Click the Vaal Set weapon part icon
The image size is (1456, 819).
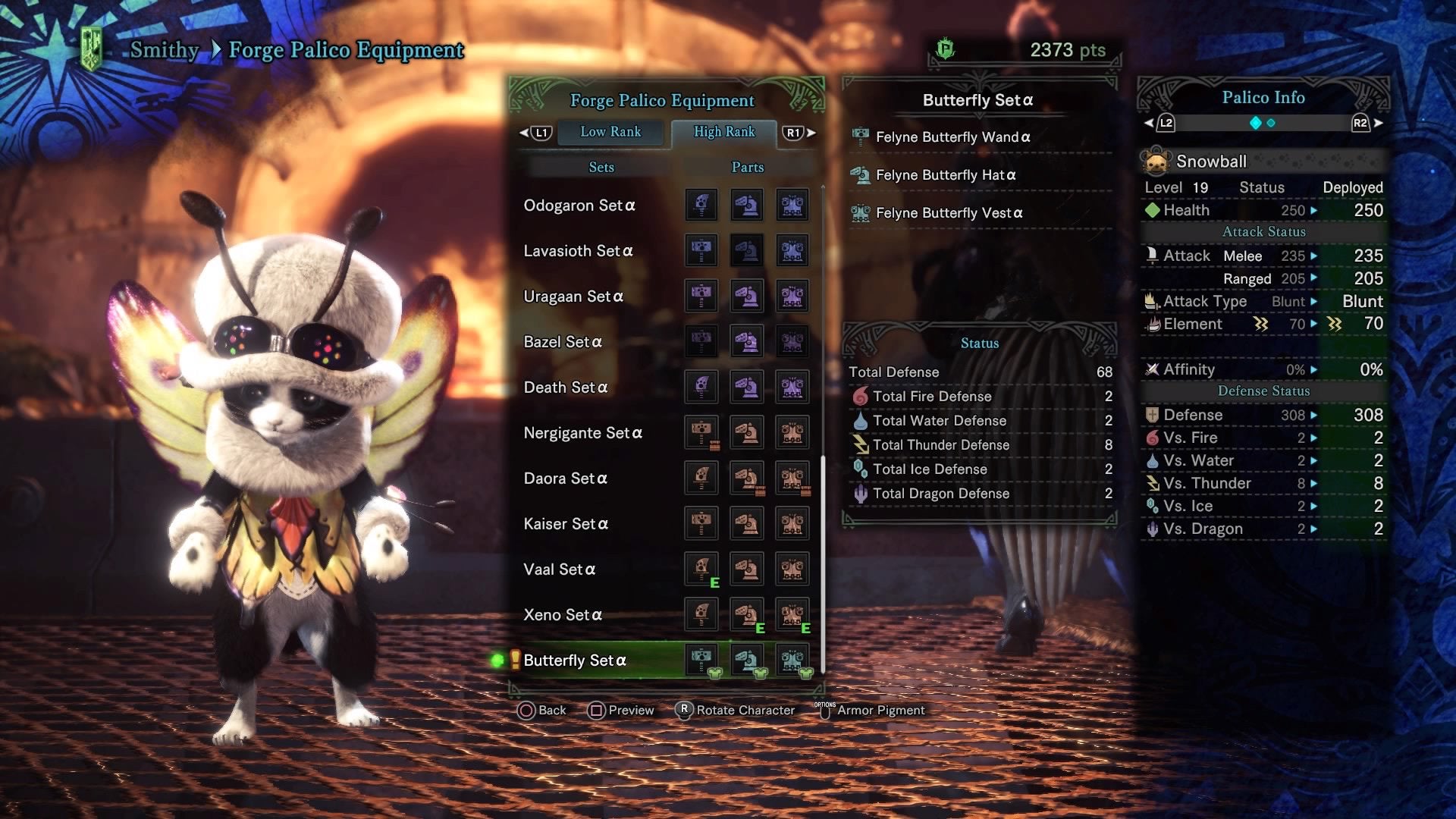click(701, 569)
